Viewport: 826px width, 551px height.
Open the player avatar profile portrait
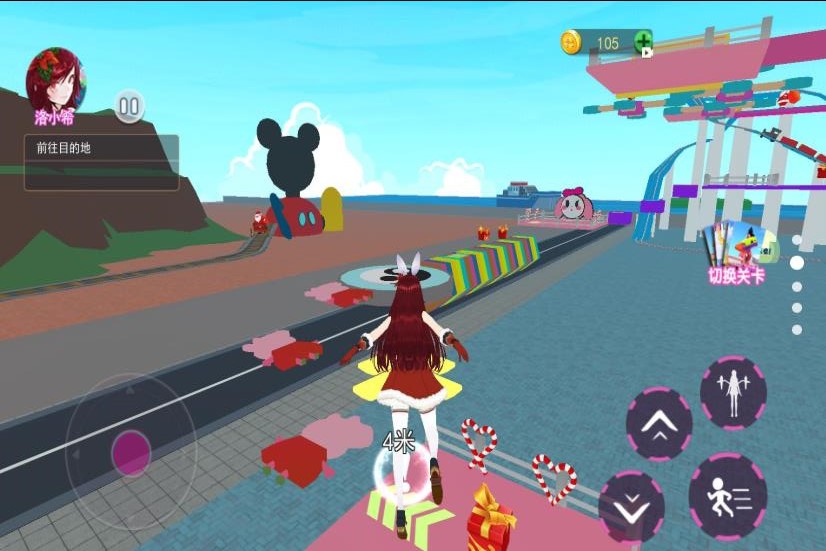(x=55, y=81)
